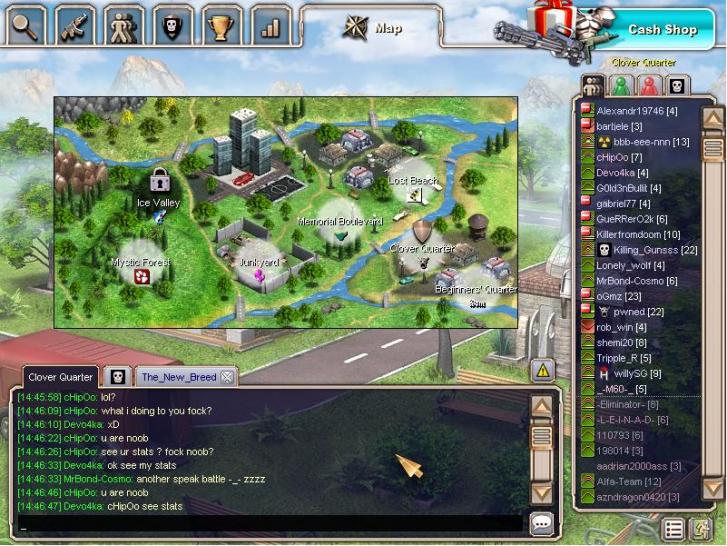Select player MrBond-Cosmo in the player list
The image size is (727, 546).
[x=636, y=281]
